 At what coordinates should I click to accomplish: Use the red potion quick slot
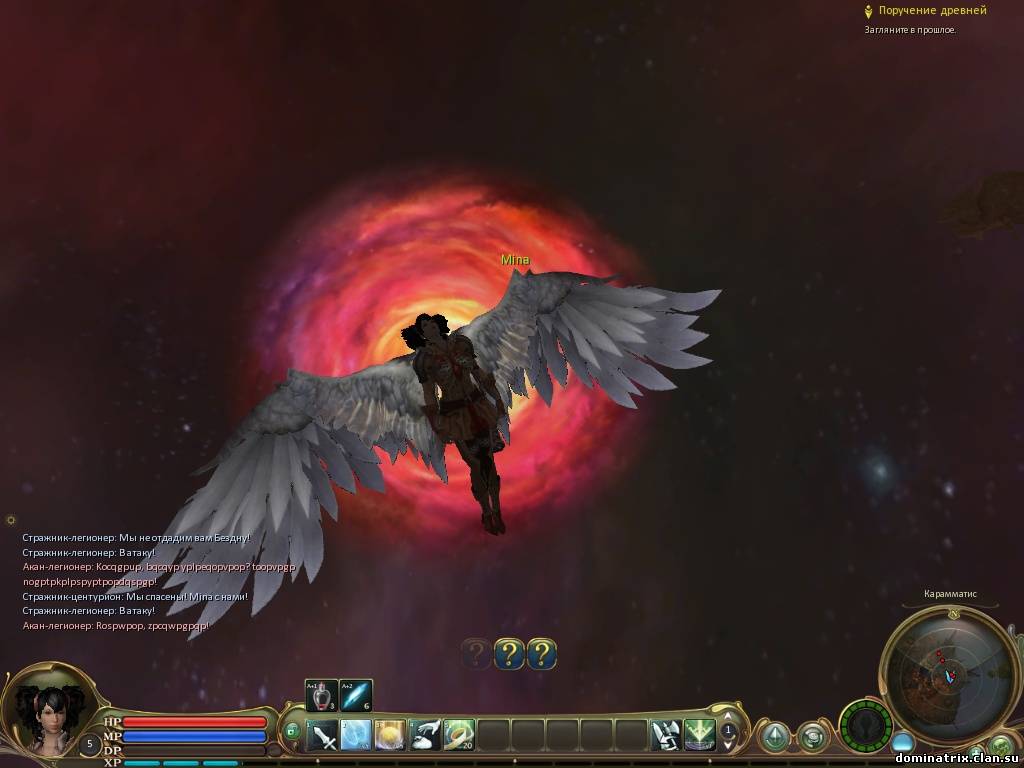(x=322, y=695)
